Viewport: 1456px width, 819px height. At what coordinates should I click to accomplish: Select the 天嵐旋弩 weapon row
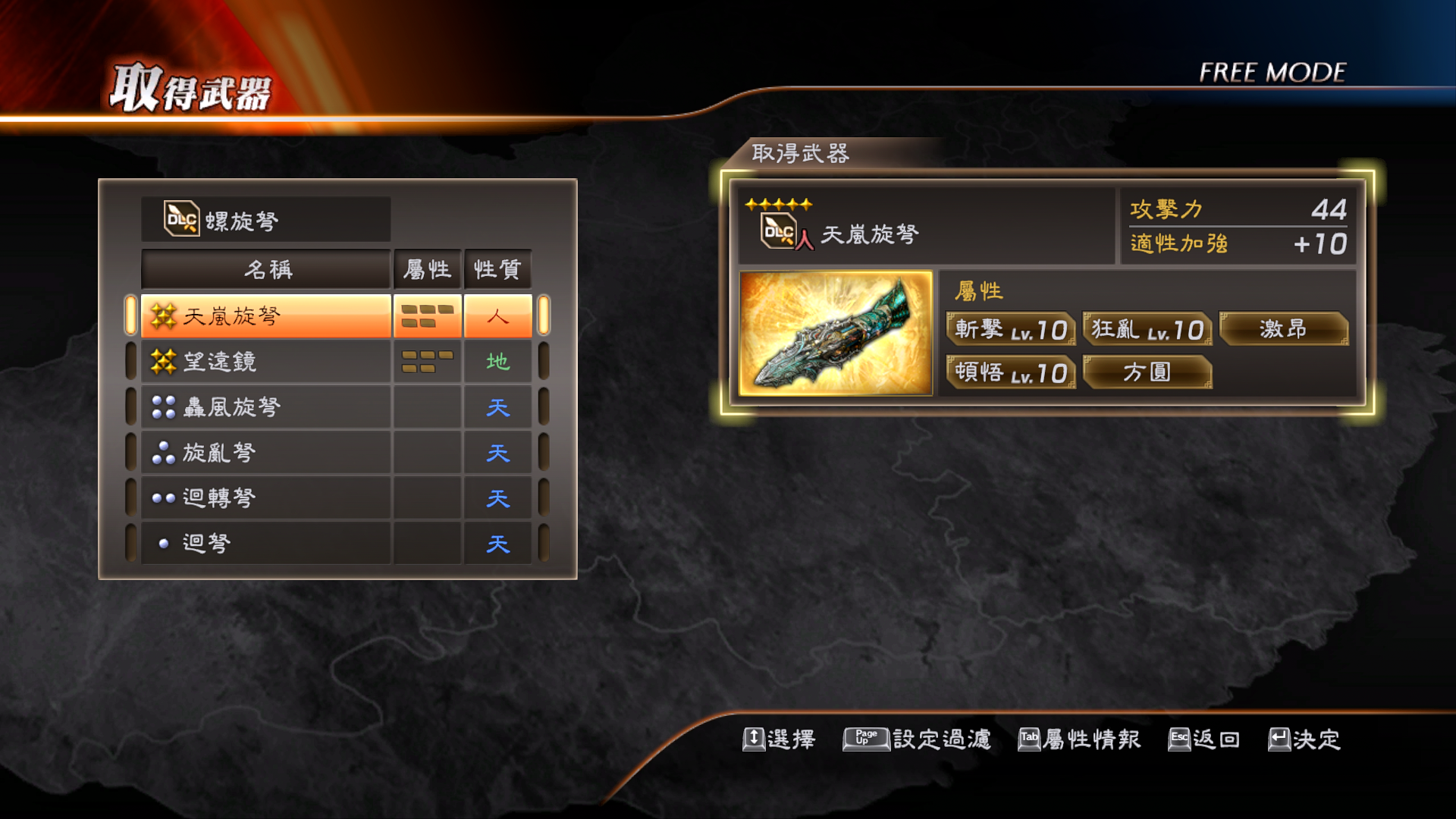(265, 315)
